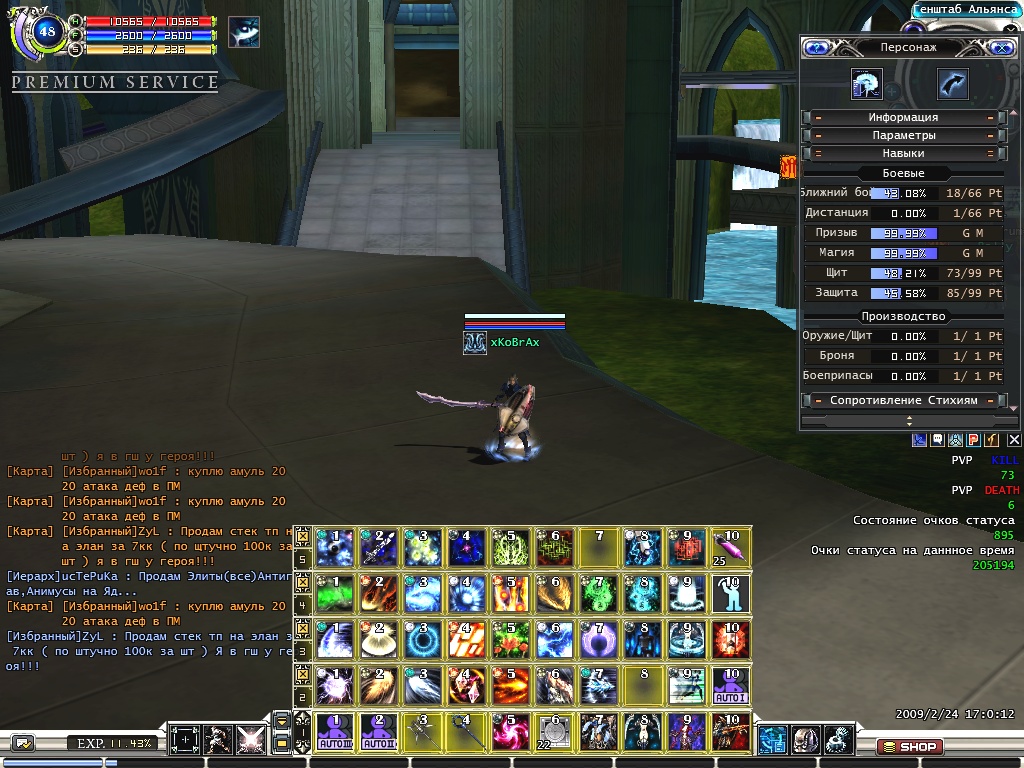
Task: Click the curved arrow icon in character panel
Action: (952, 85)
